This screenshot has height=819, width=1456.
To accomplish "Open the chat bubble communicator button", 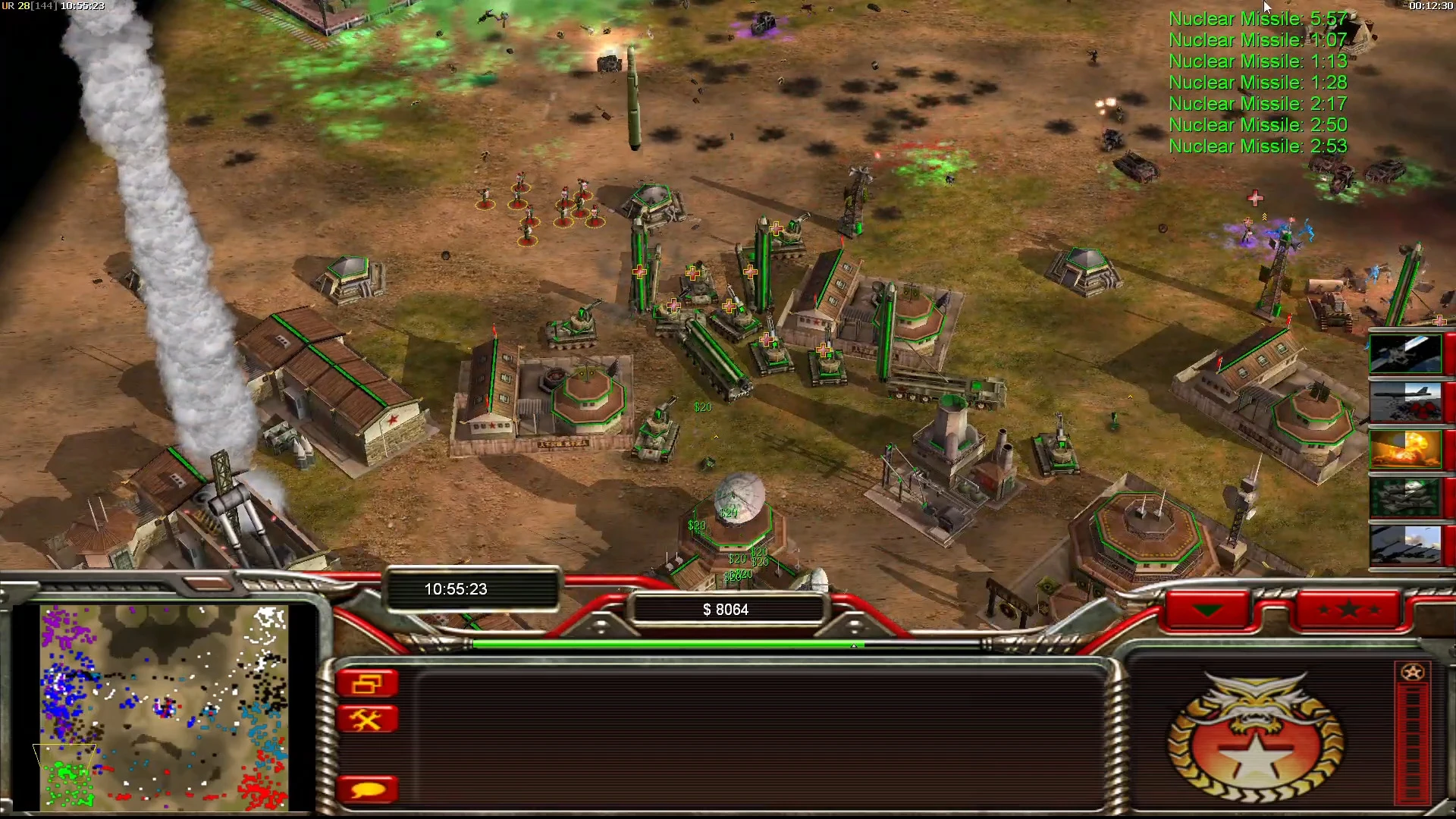I will (367, 789).
